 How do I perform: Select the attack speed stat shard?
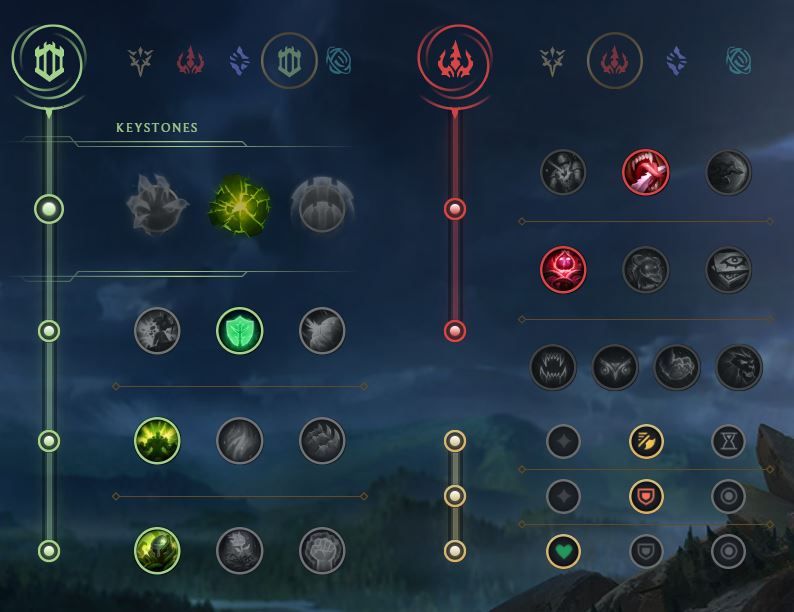[x=646, y=441]
